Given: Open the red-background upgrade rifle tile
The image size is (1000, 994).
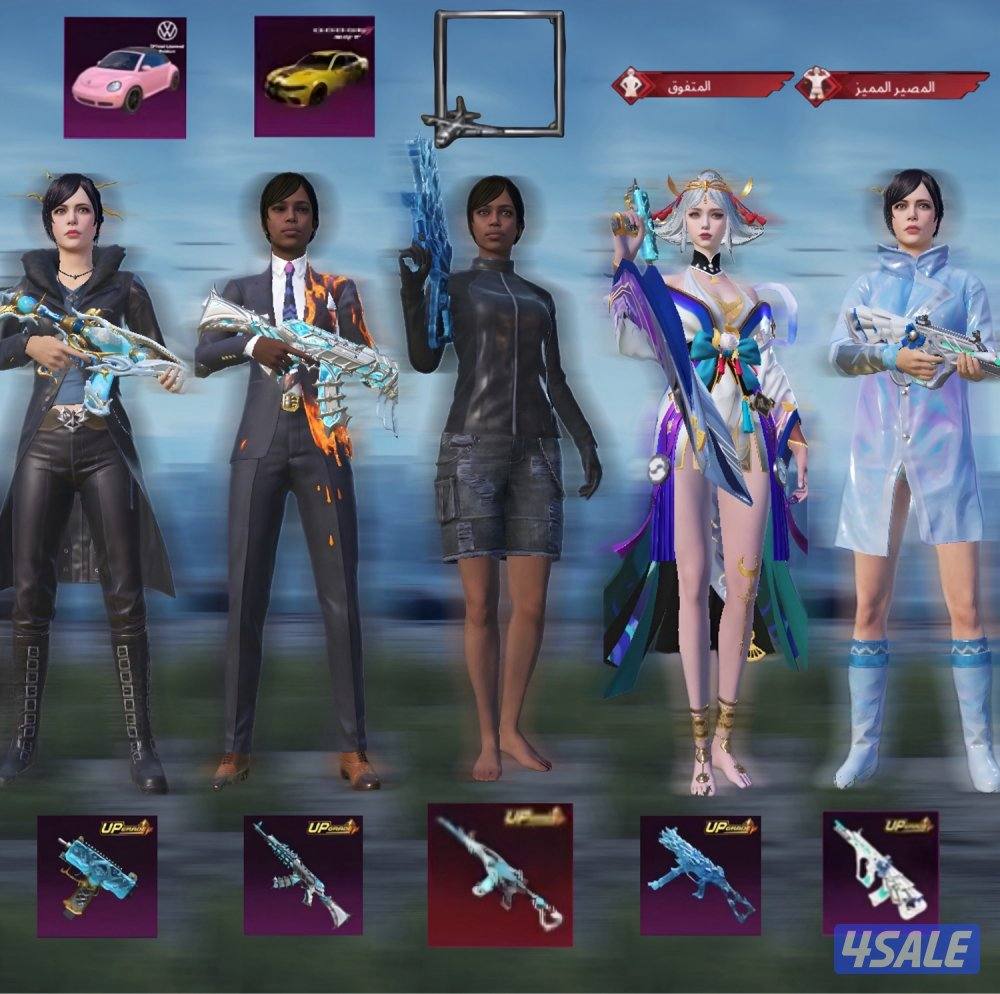Looking at the screenshot, I should click(500, 874).
